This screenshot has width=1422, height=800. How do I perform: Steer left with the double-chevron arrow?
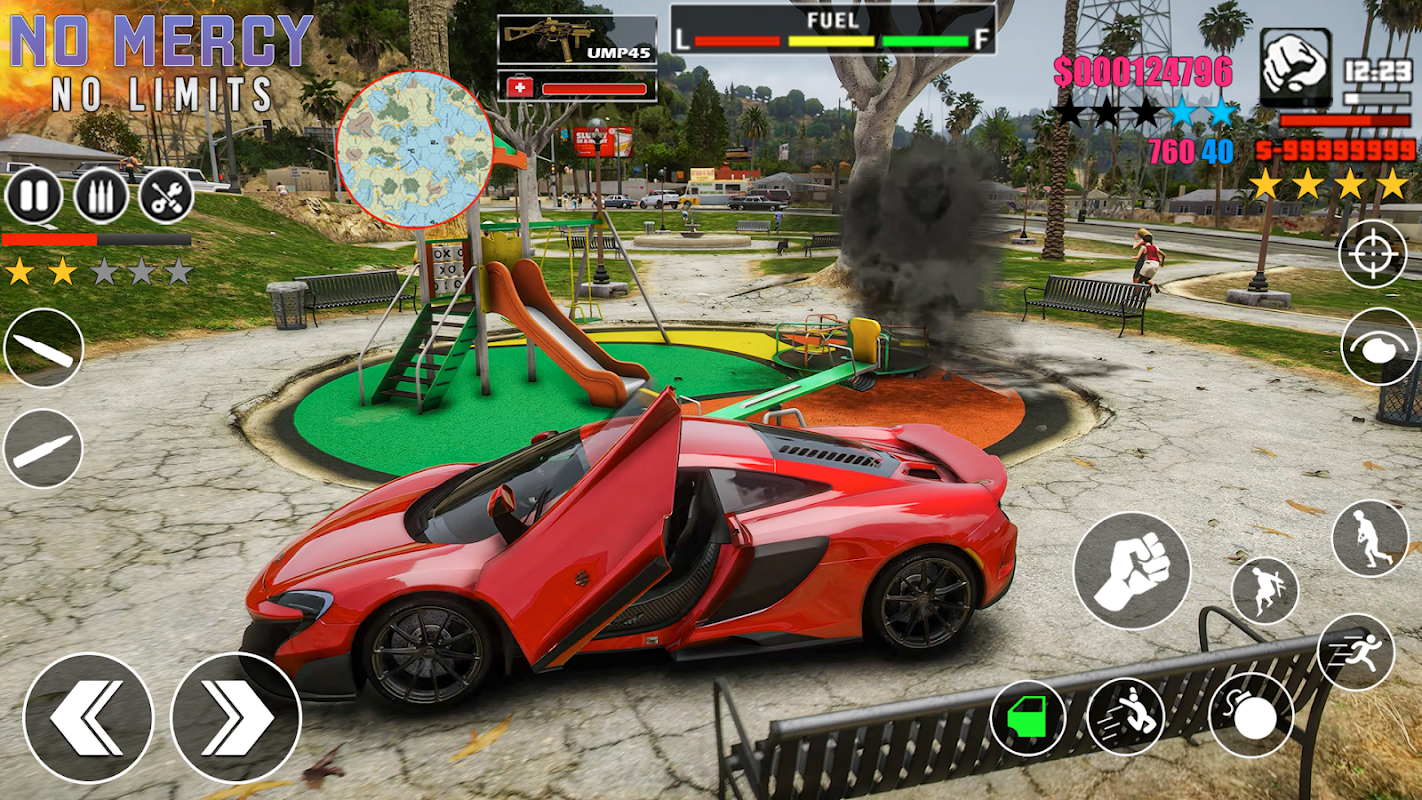88,717
